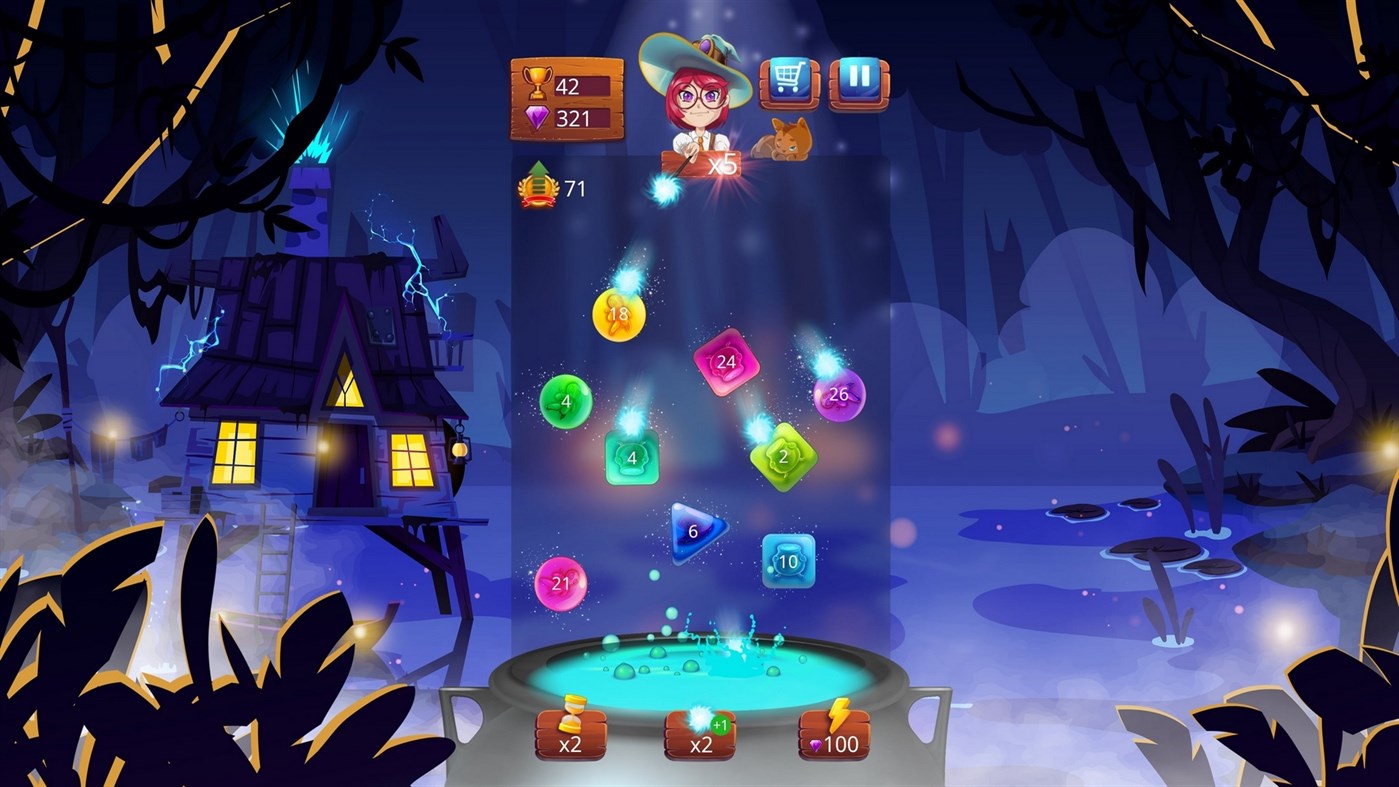Click the blue arrow tile numbered 6
Viewport: 1399px width, 787px height.
point(692,529)
